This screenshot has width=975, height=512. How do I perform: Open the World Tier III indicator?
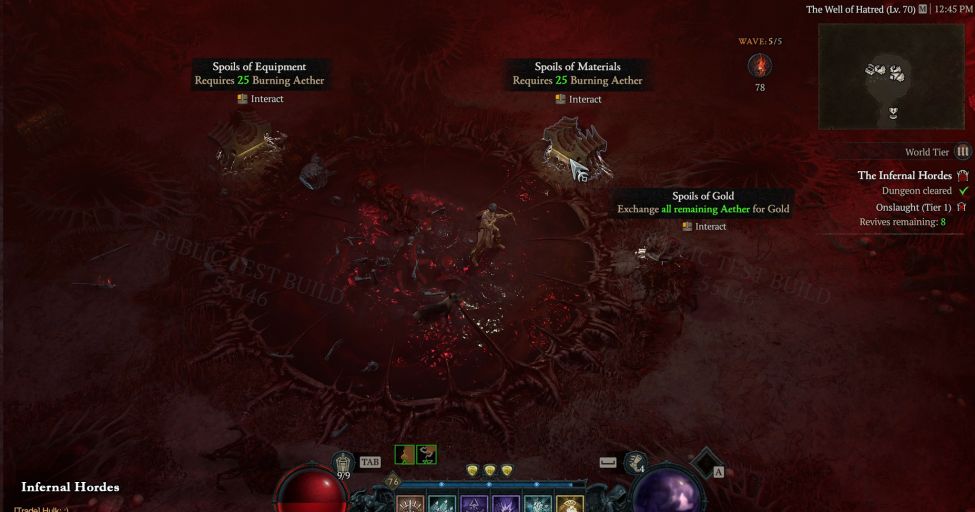[x=962, y=152]
